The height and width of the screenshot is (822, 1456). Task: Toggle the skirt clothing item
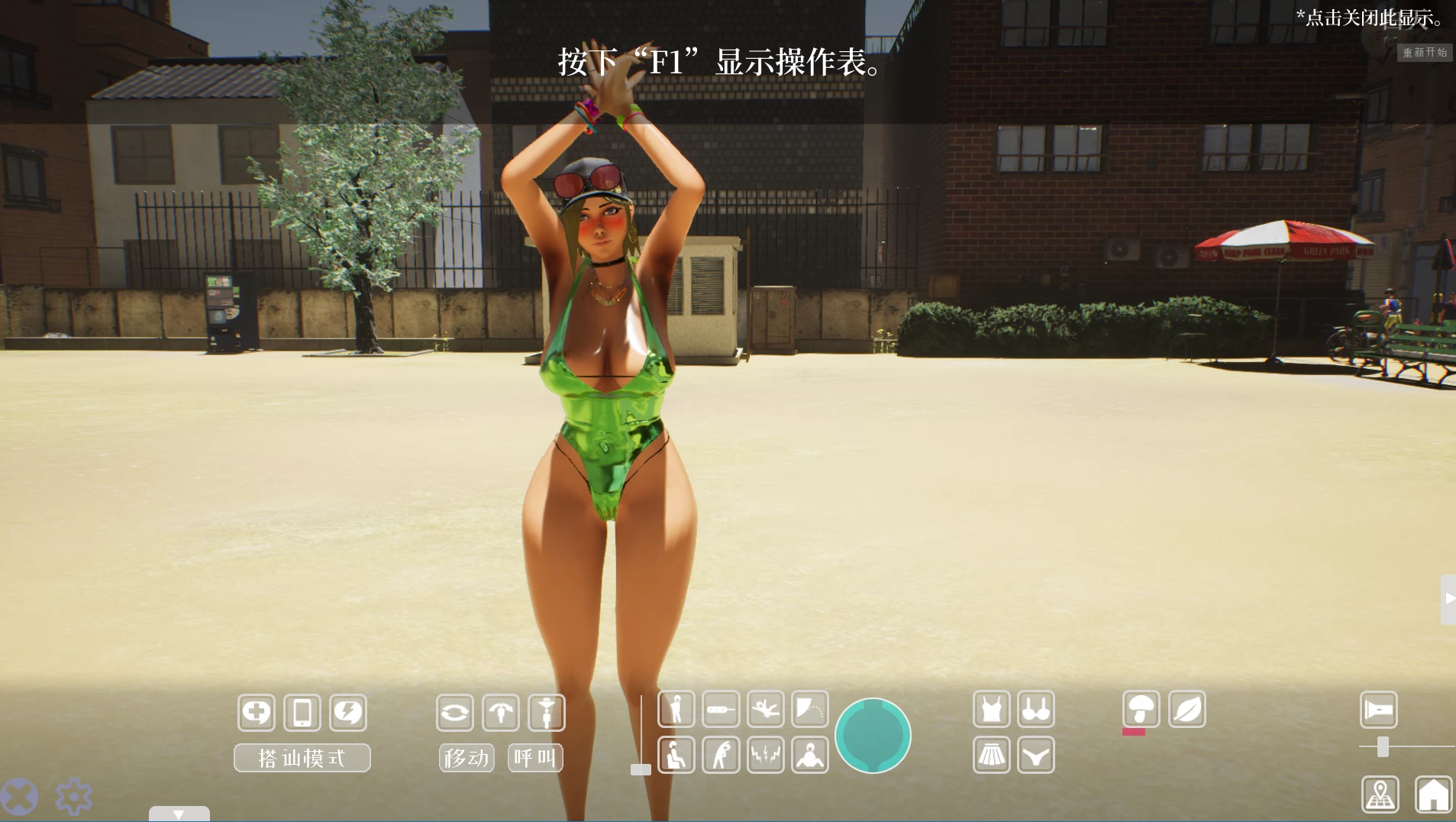click(990, 754)
